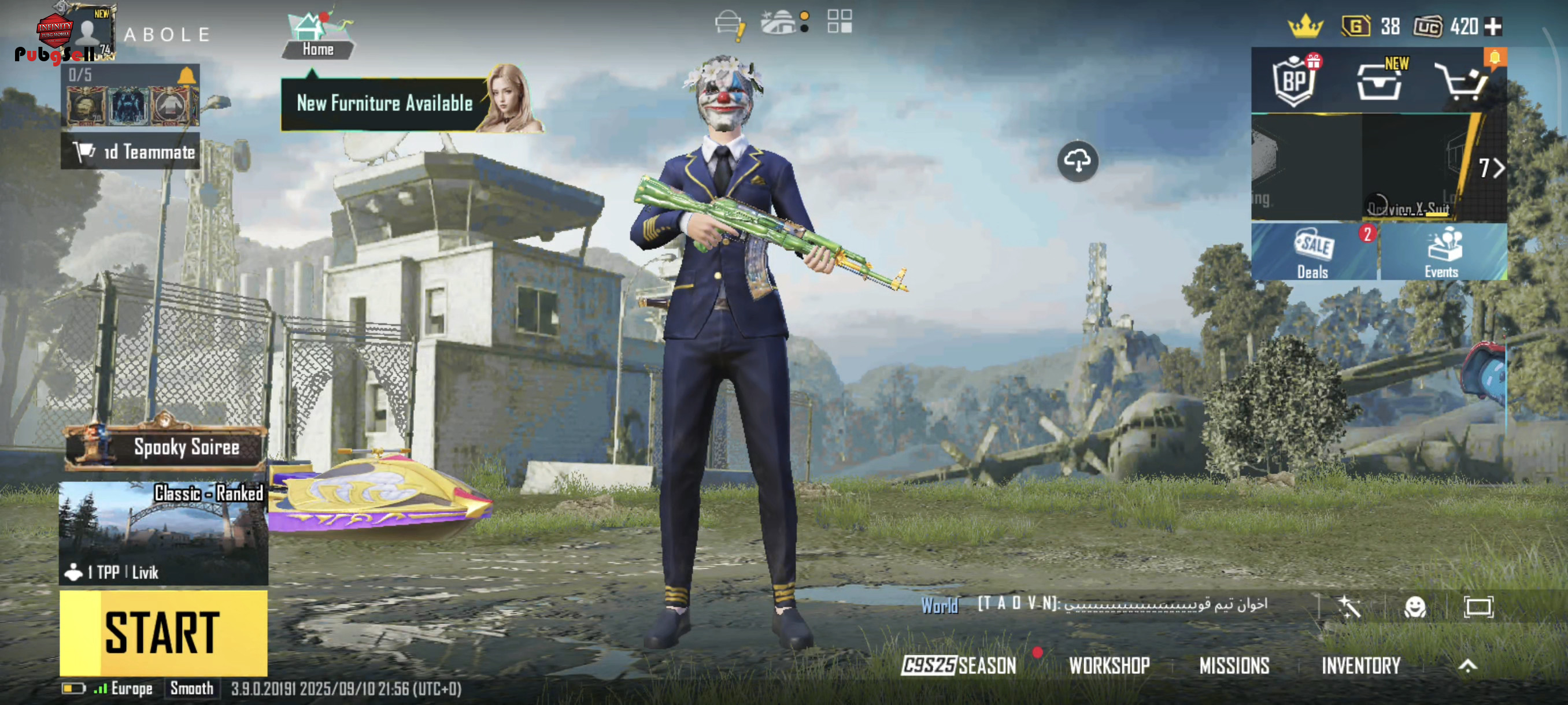The height and width of the screenshot is (705, 1568).
Task: Click the New Furniture Available notice
Action: tap(384, 103)
